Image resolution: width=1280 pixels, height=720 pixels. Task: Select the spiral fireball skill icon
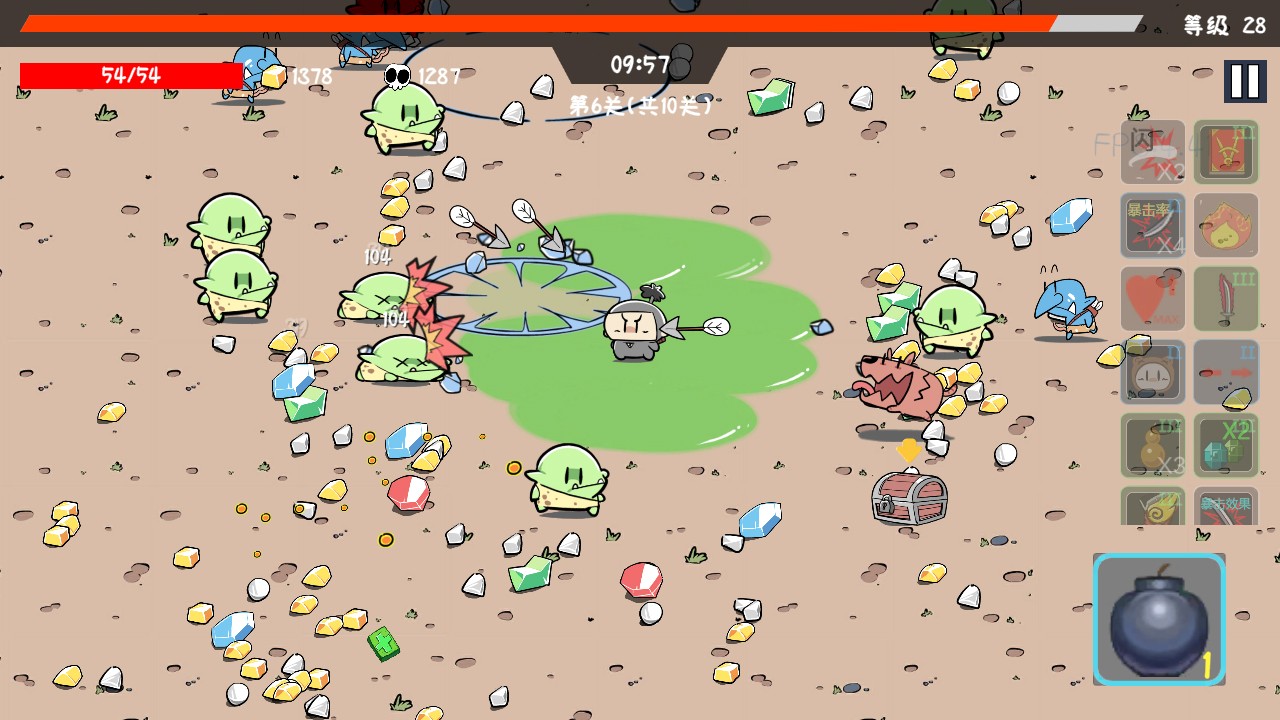[x=1153, y=506]
